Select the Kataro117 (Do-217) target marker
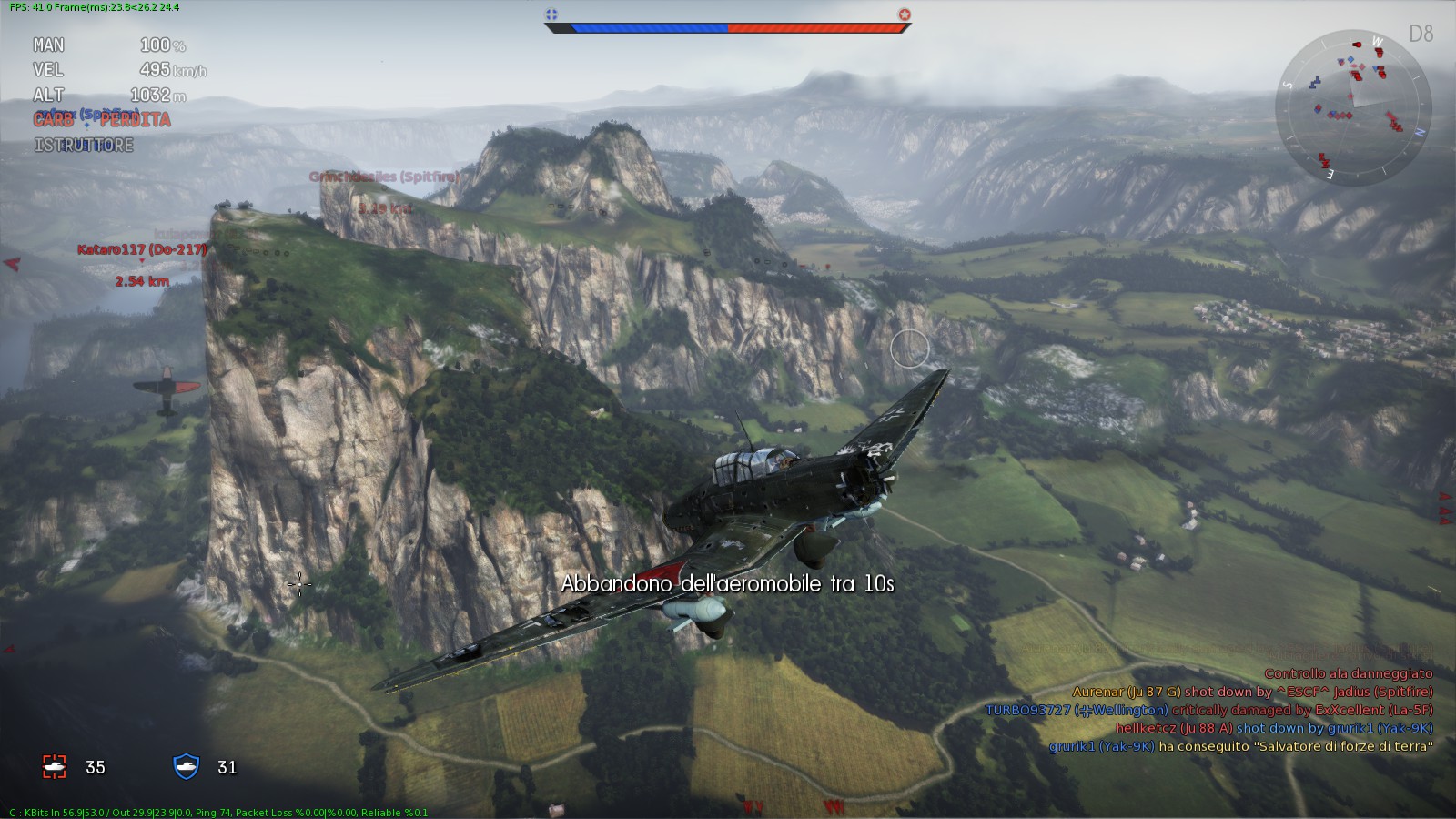Screen dimensions: 1456x819 141,249
